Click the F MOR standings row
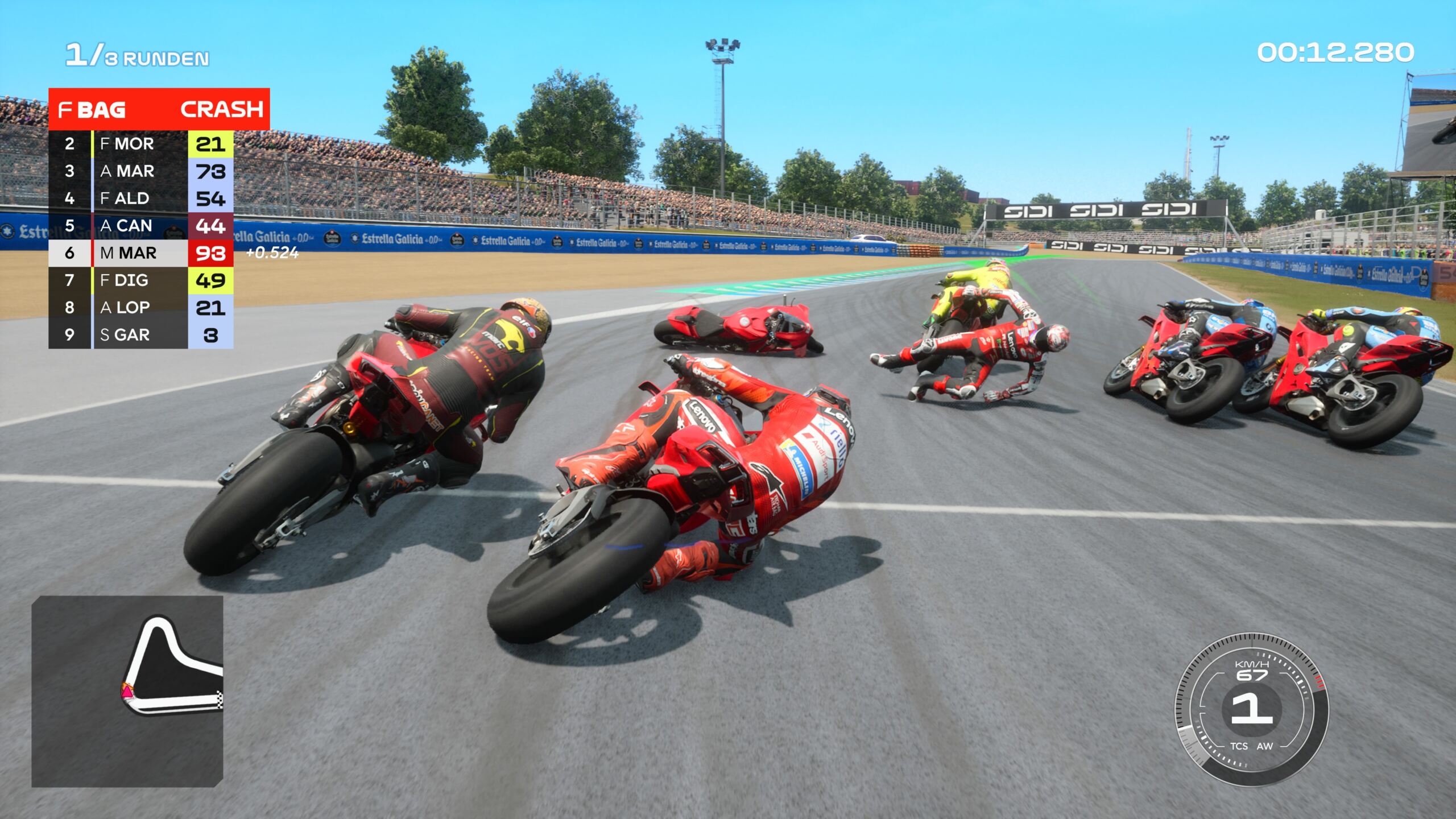This screenshot has height=819, width=1456. pyautogui.click(x=140, y=144)
